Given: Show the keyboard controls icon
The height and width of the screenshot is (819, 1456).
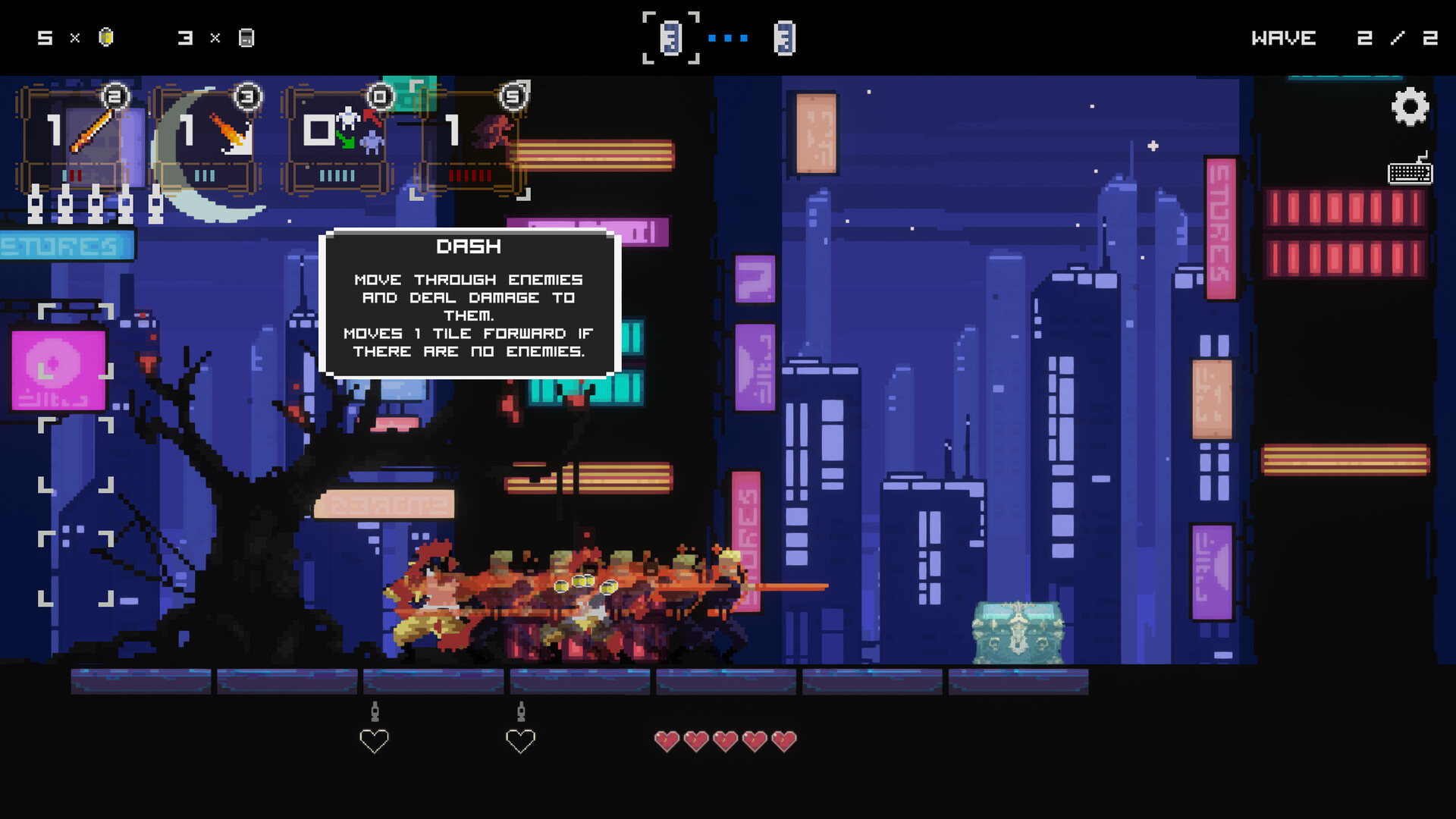Looking at the screenshot, I should tap(1410, 171).
